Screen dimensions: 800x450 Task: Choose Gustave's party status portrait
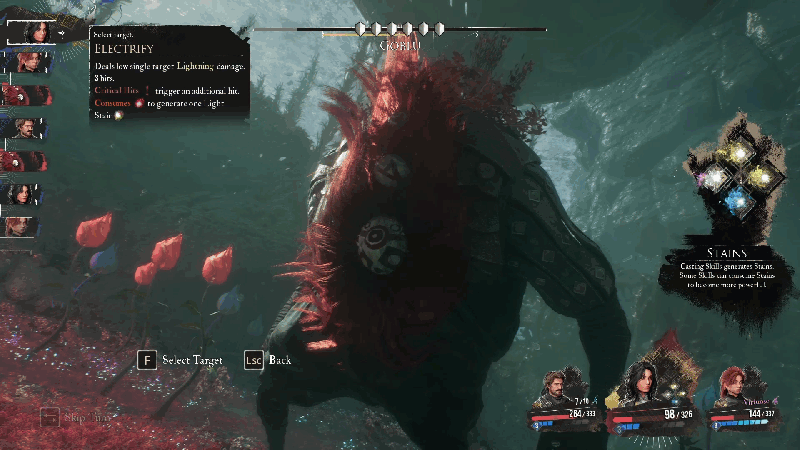[x=557, y=386]
